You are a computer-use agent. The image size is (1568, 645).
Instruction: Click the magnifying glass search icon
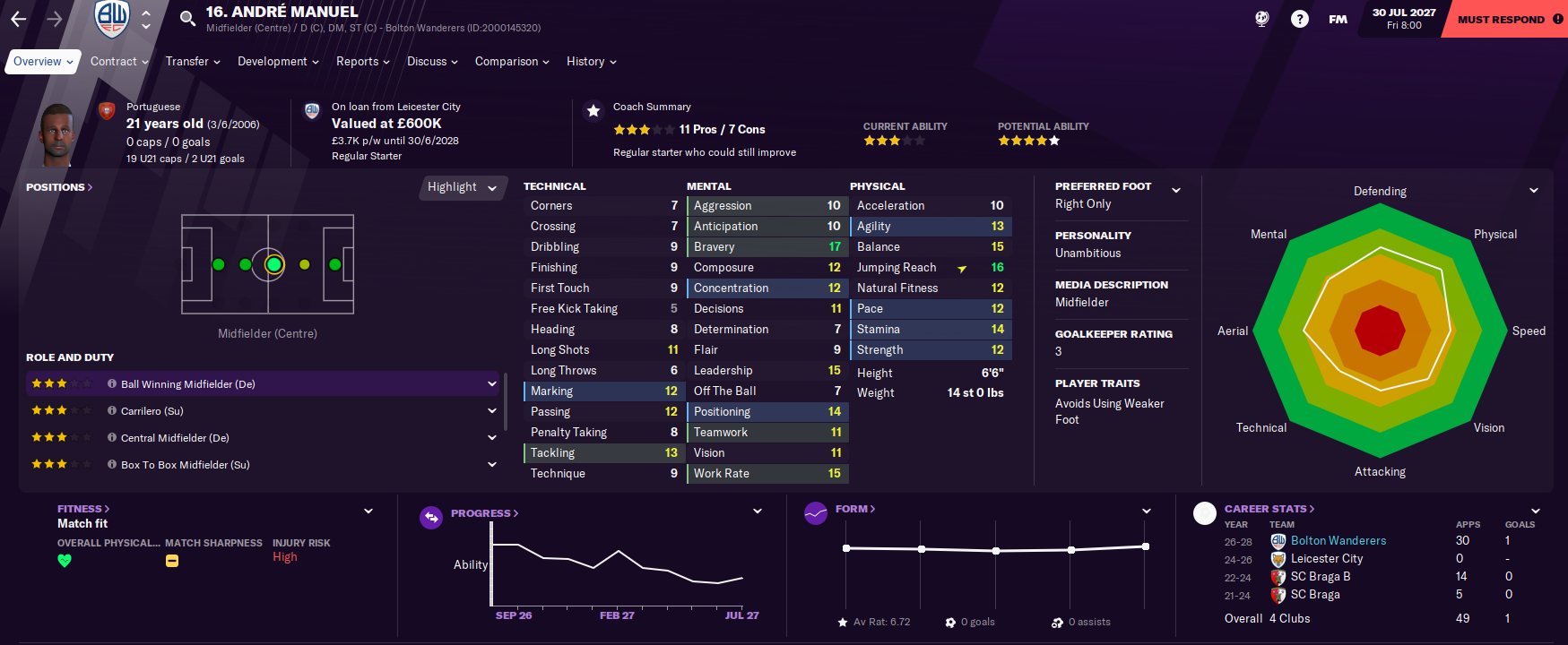(x=187, y=19)
